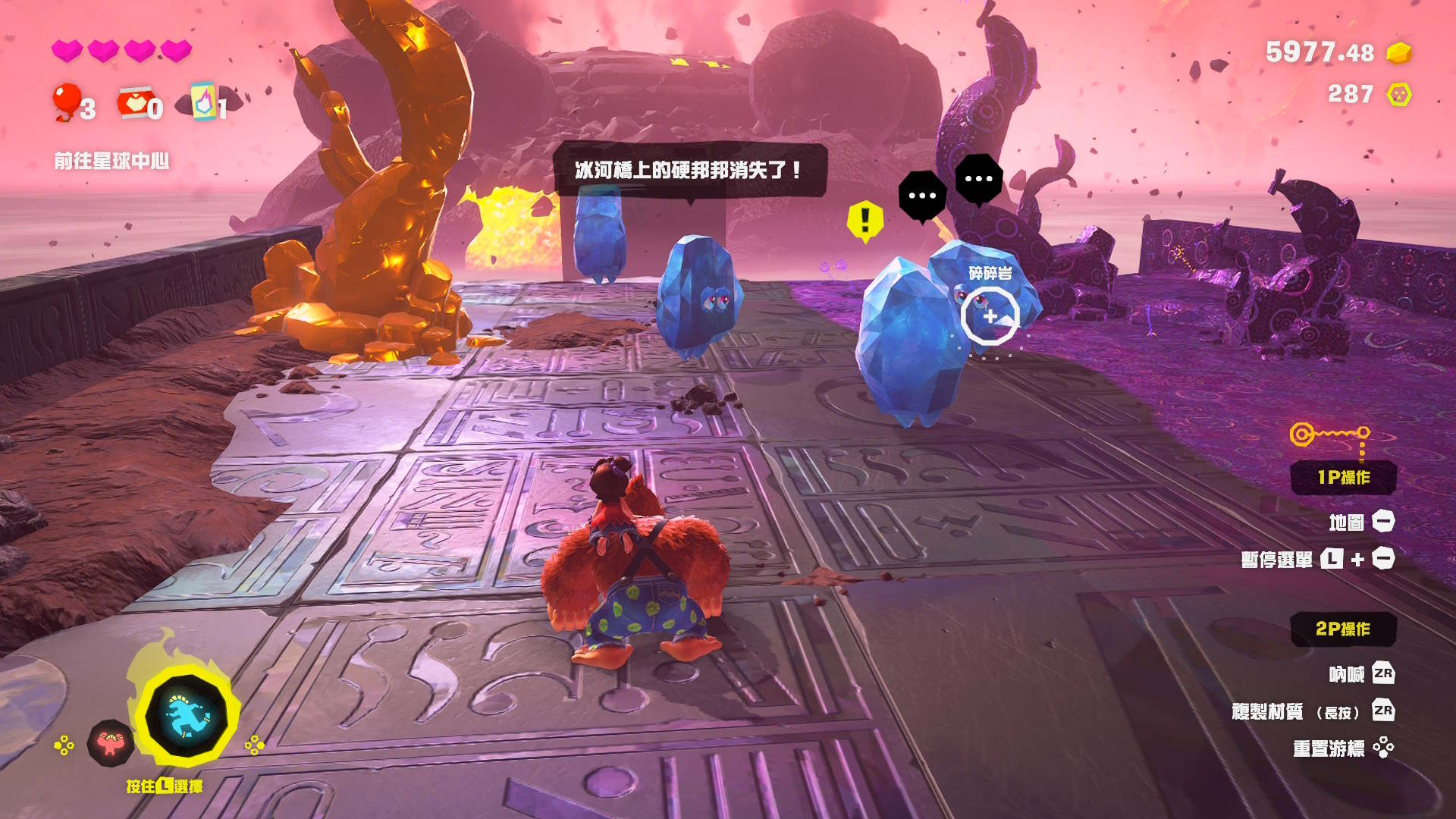Click the 2P crosshair cursor on 碎碎岩

990,315
